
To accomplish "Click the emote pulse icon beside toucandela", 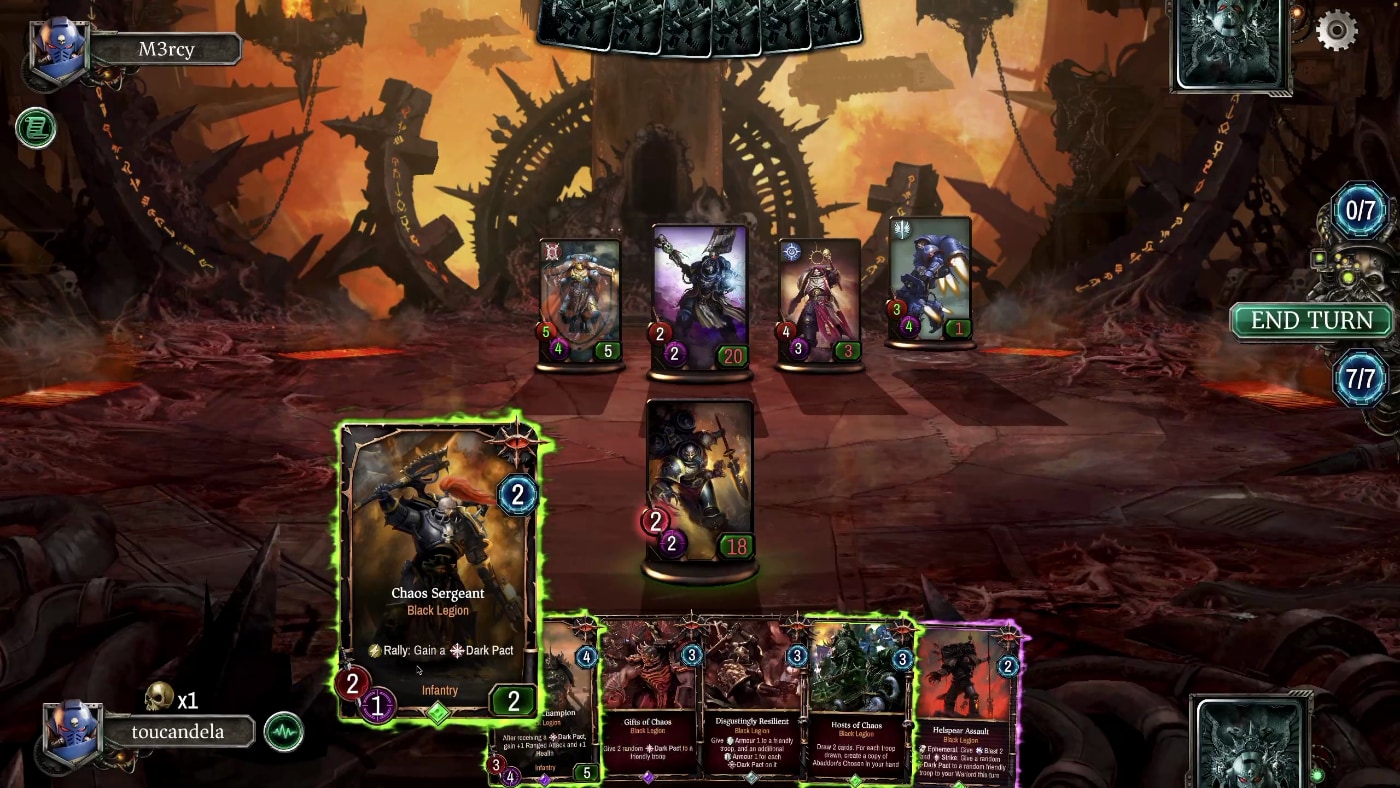I will [x=284, y=732].
